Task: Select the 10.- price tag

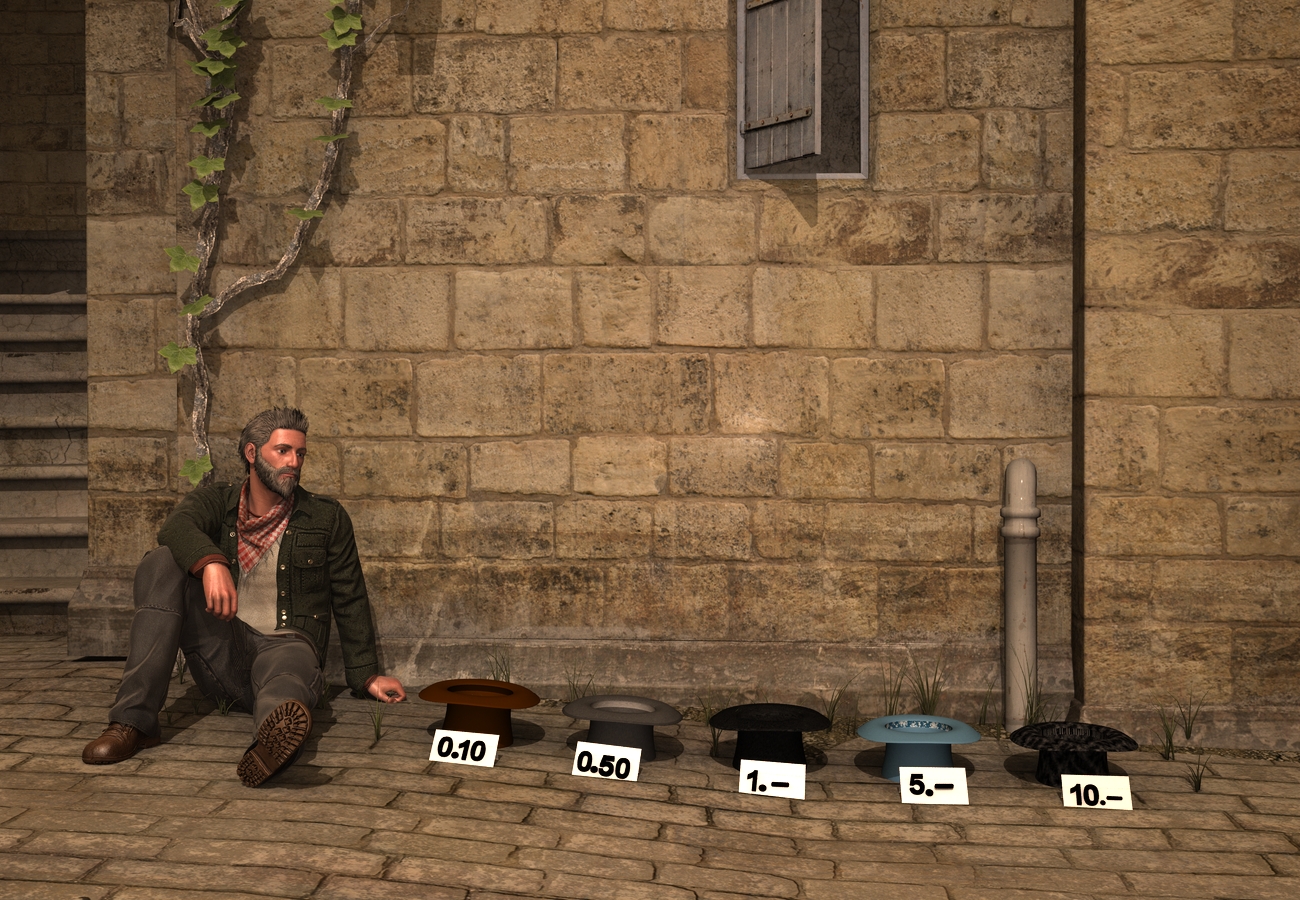Action: click(1096, 792)
